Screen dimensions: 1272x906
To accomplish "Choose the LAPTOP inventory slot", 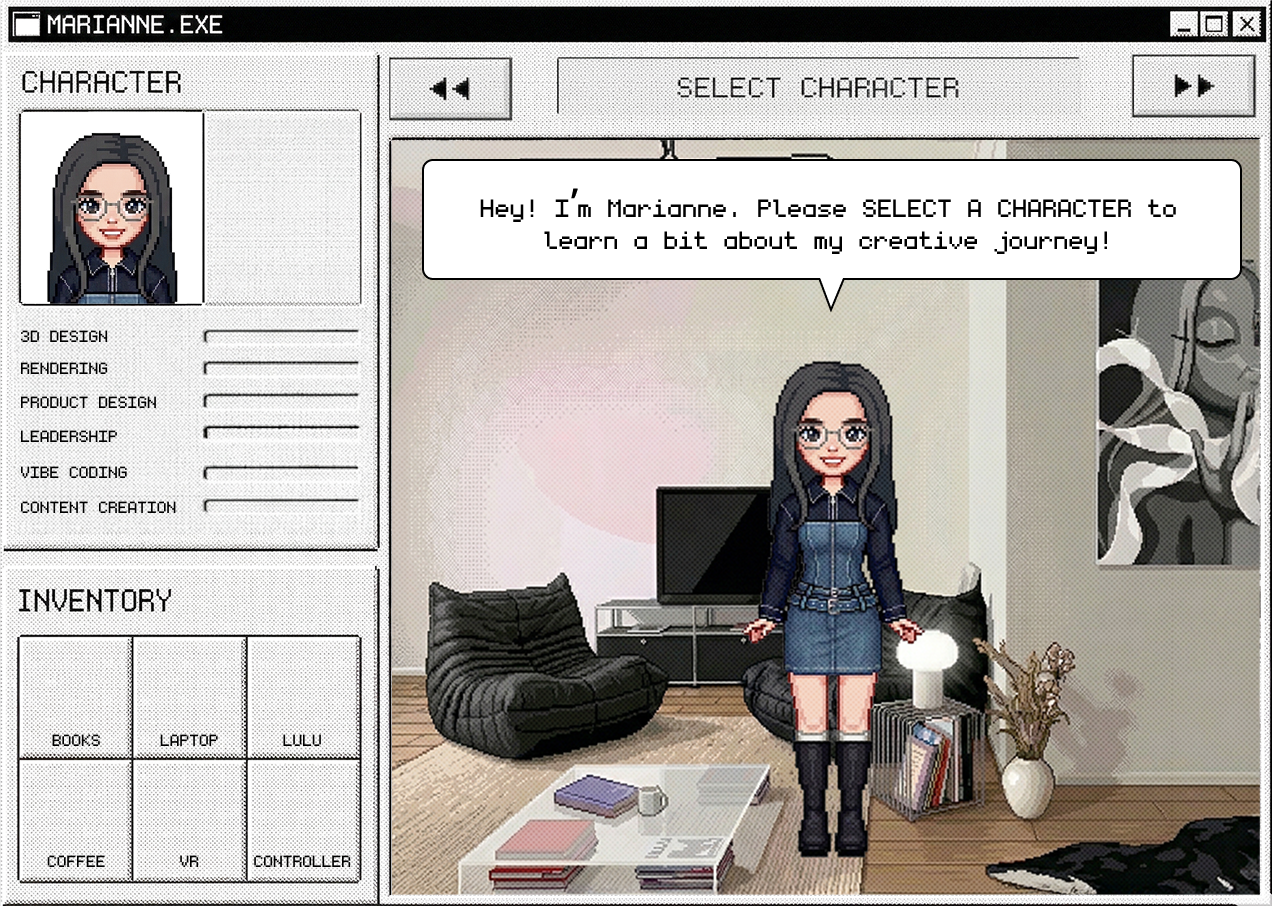I will (x=189, y=697).
